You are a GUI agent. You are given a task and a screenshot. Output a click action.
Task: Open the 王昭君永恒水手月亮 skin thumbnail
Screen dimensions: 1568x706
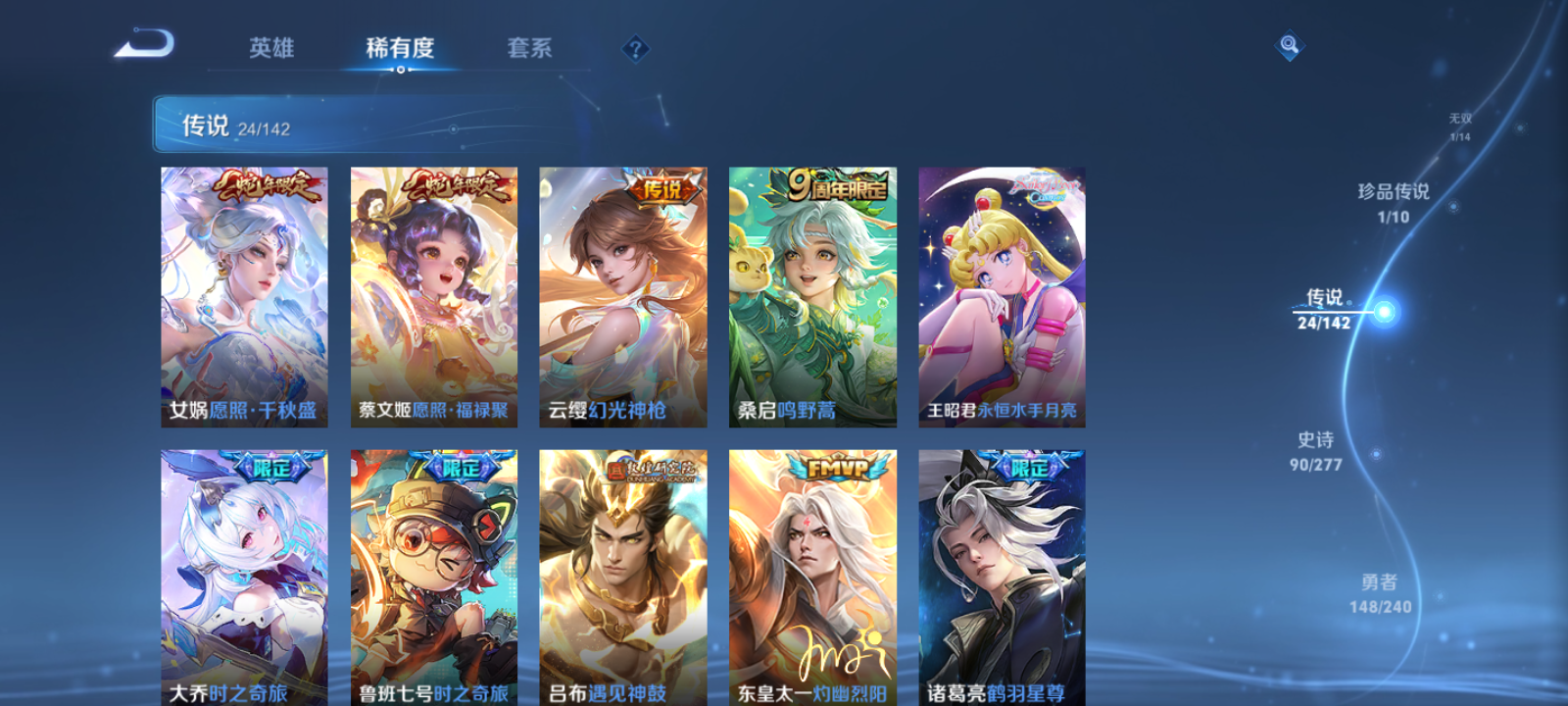[1002, 294]
